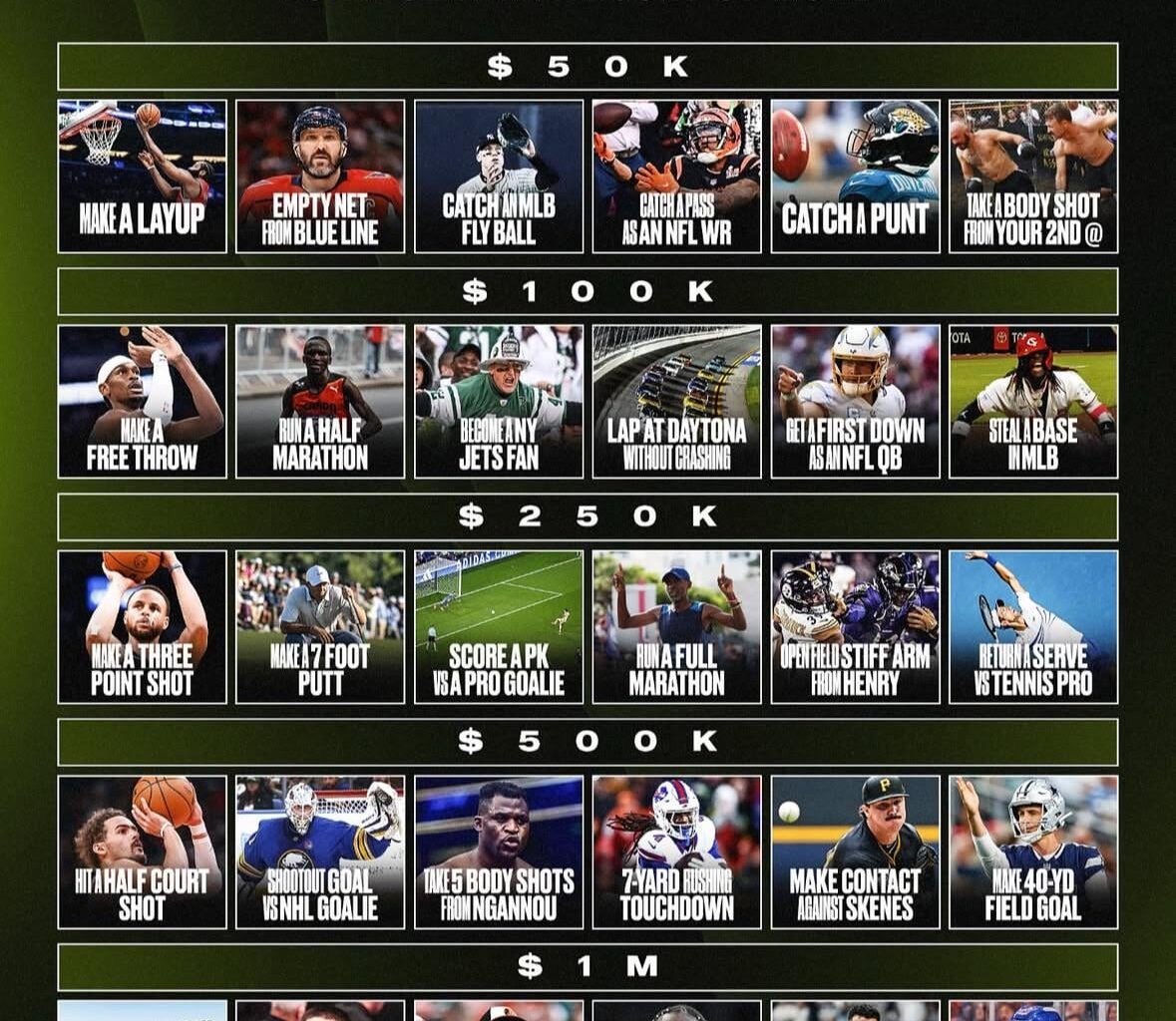1176x1021 pixels.
Task: Select the Make a 7 Foot Putt tile
Action: click(320, 627)
